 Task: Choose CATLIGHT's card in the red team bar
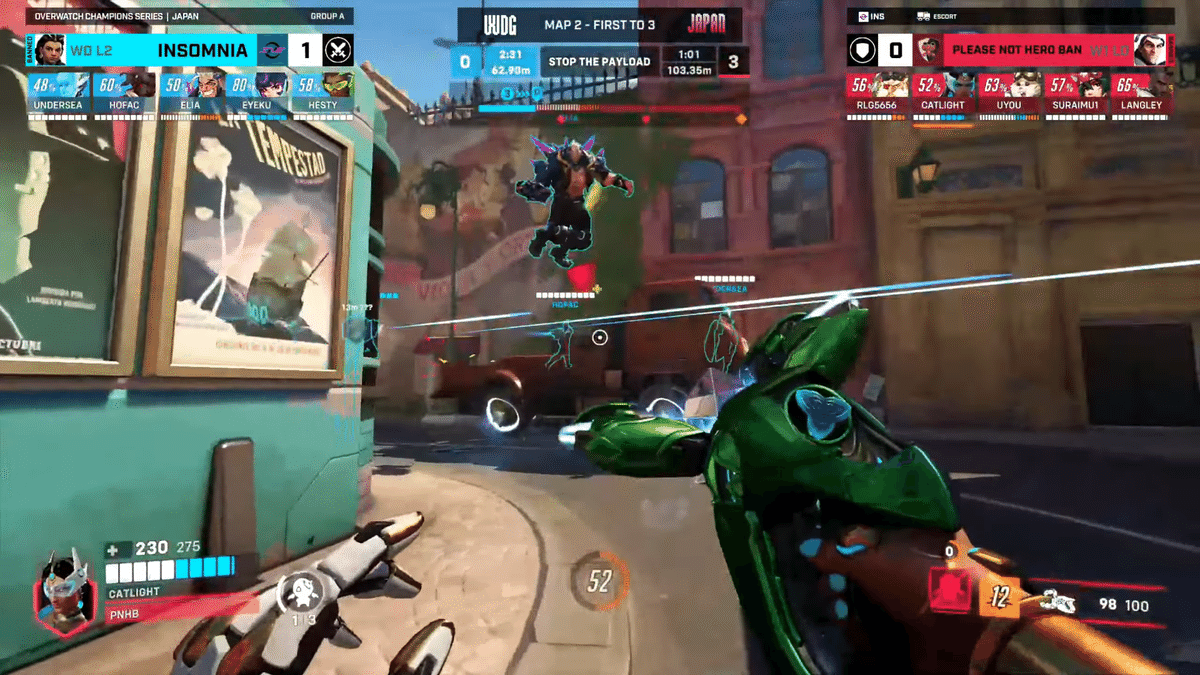click(x=943, y=92)
